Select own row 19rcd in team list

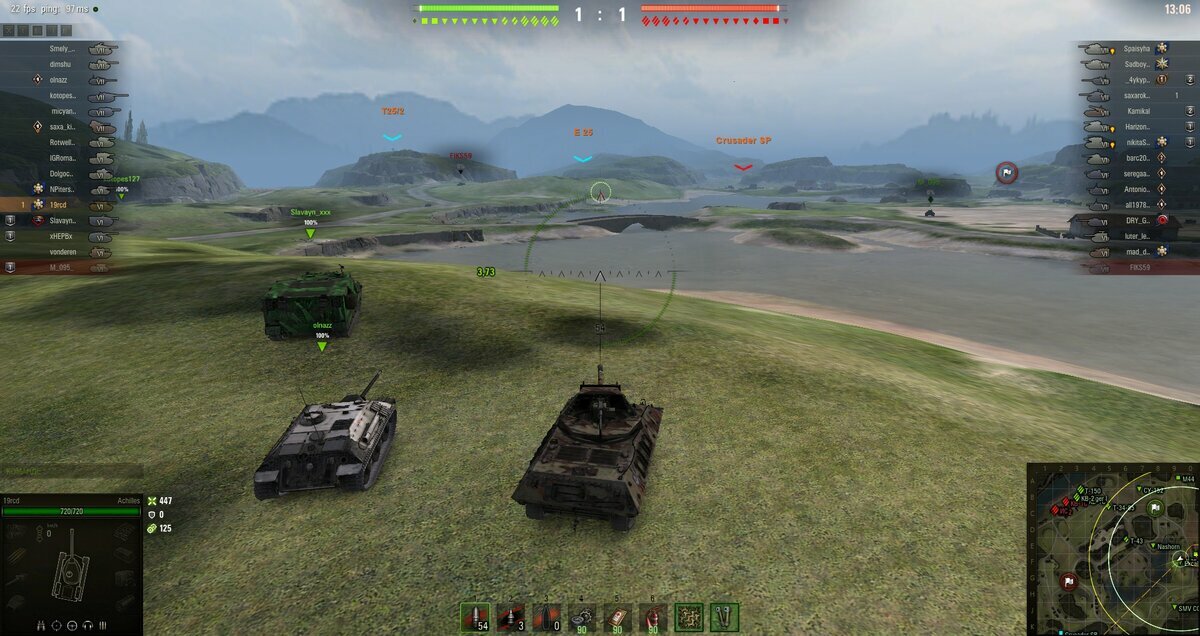pos(62,205)
